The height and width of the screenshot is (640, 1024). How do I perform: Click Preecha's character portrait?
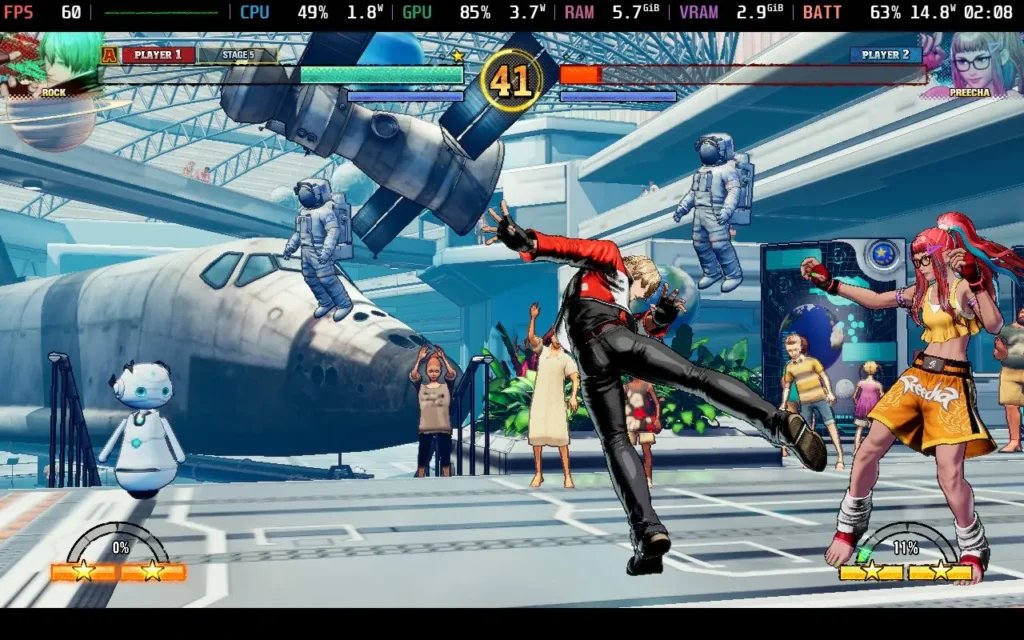click(x=966, y=64)
